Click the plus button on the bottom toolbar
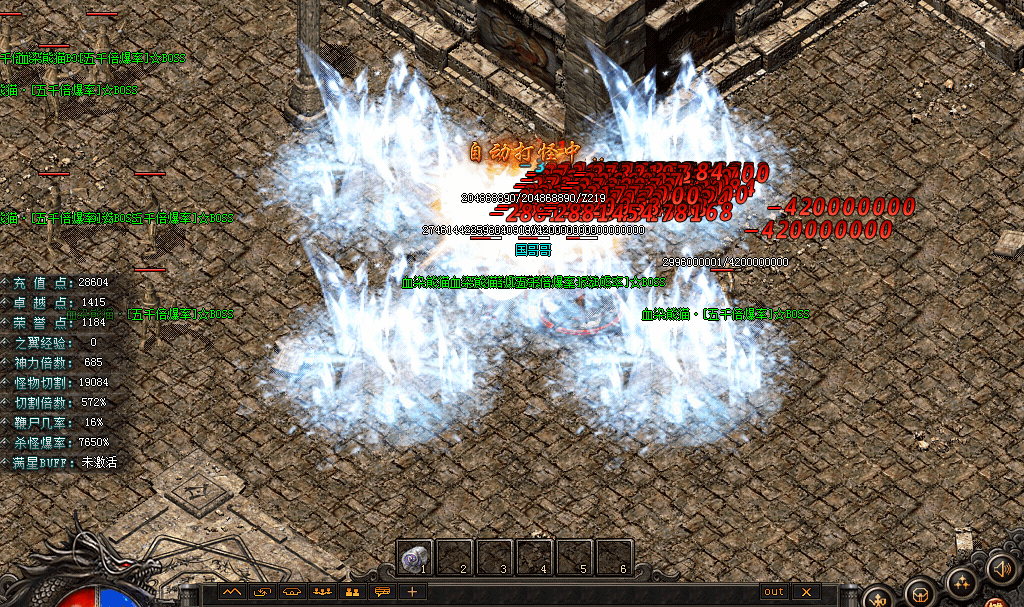Viewport: 1024px width, 607px height. coord(412,592)
